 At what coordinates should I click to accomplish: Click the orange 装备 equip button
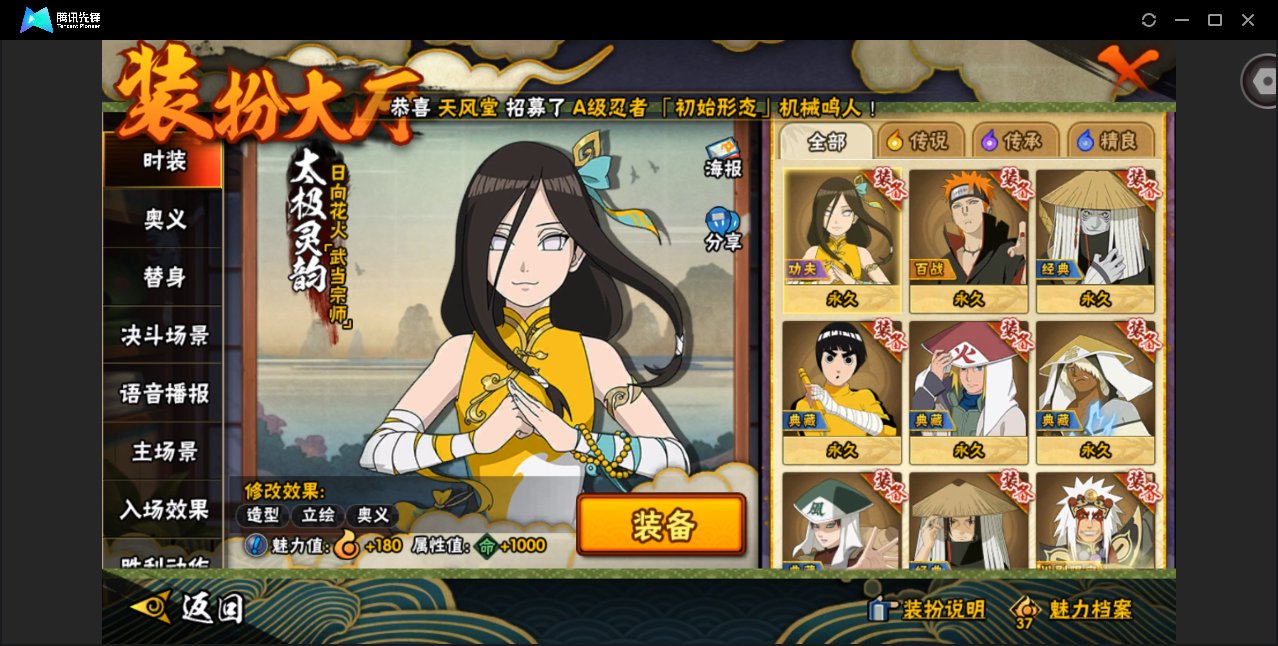coord(661,525)
